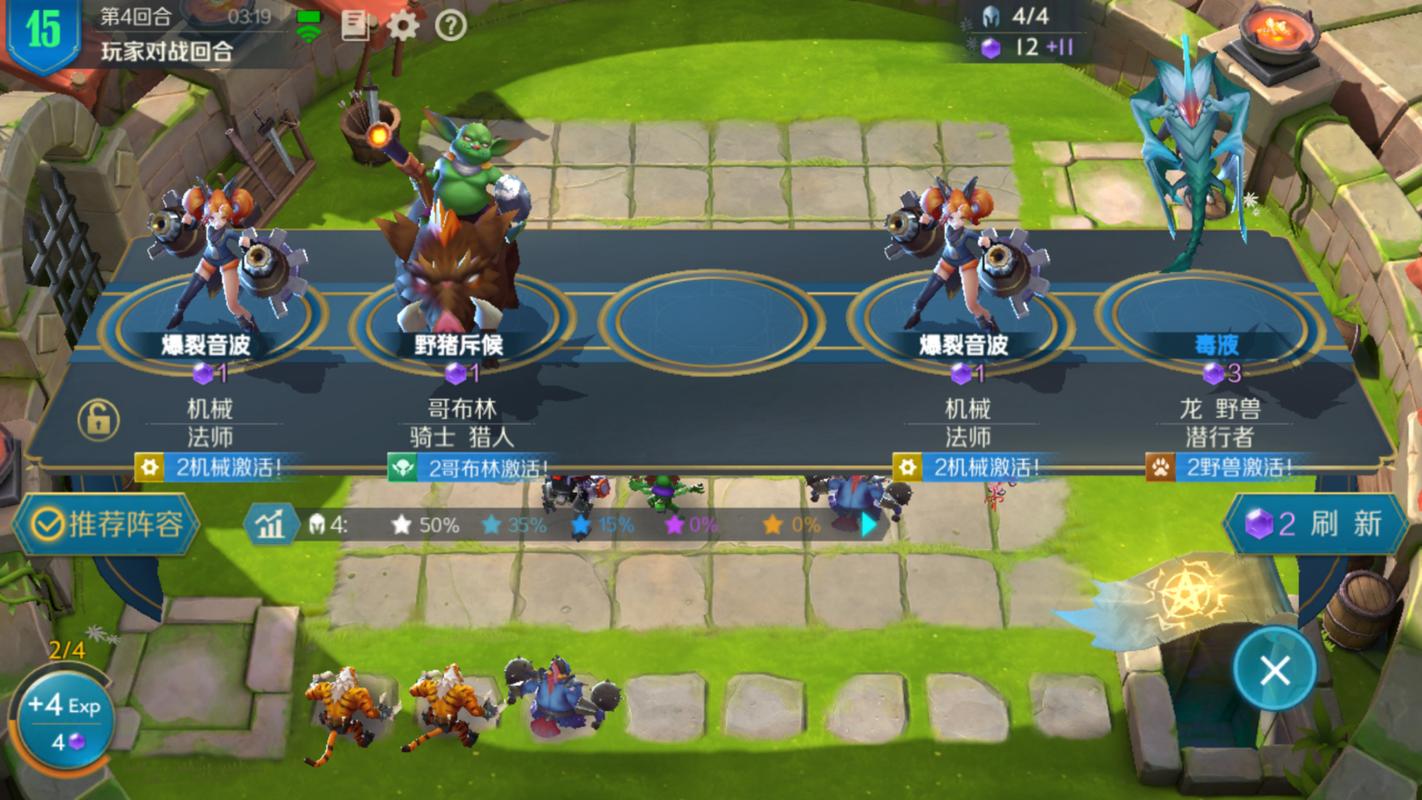Toggle the shop lock padlock icon
The image size is (1422, 800).
point(97,421)
